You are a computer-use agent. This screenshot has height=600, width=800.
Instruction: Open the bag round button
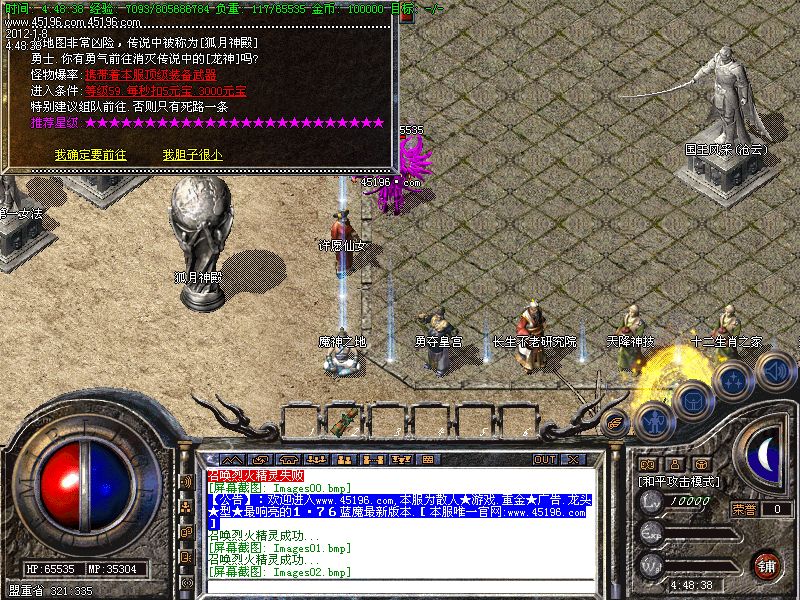tap(692, 400)
